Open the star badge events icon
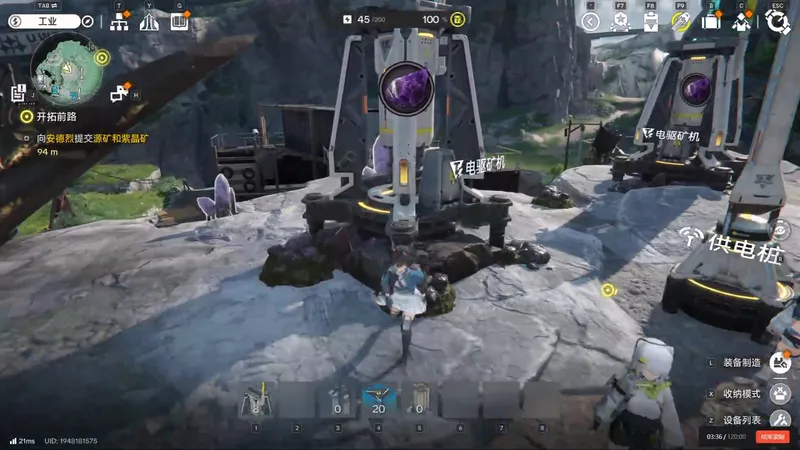Screen dimensions: 800x450 pos(620,22)
